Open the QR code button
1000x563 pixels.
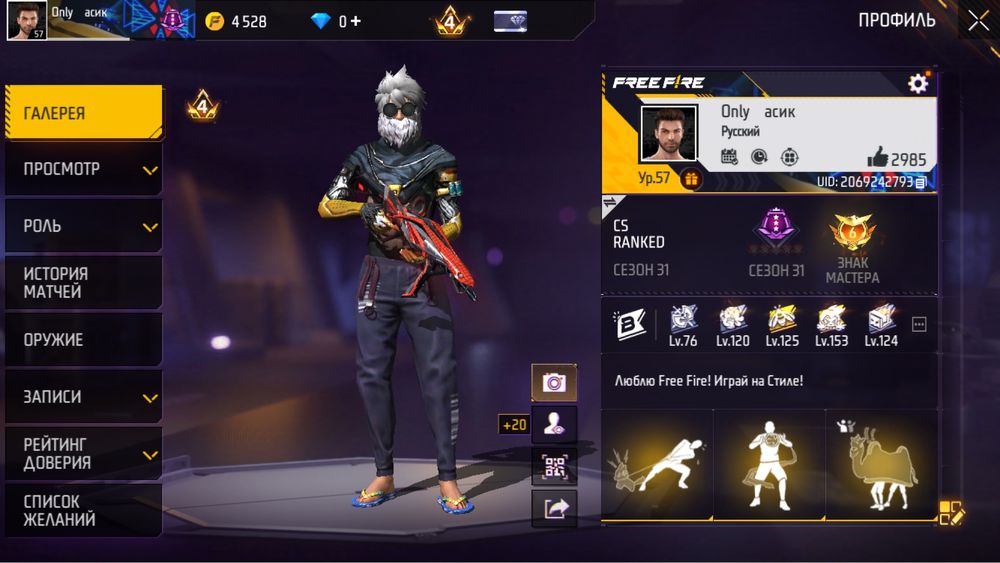click(x=554, y=466)
